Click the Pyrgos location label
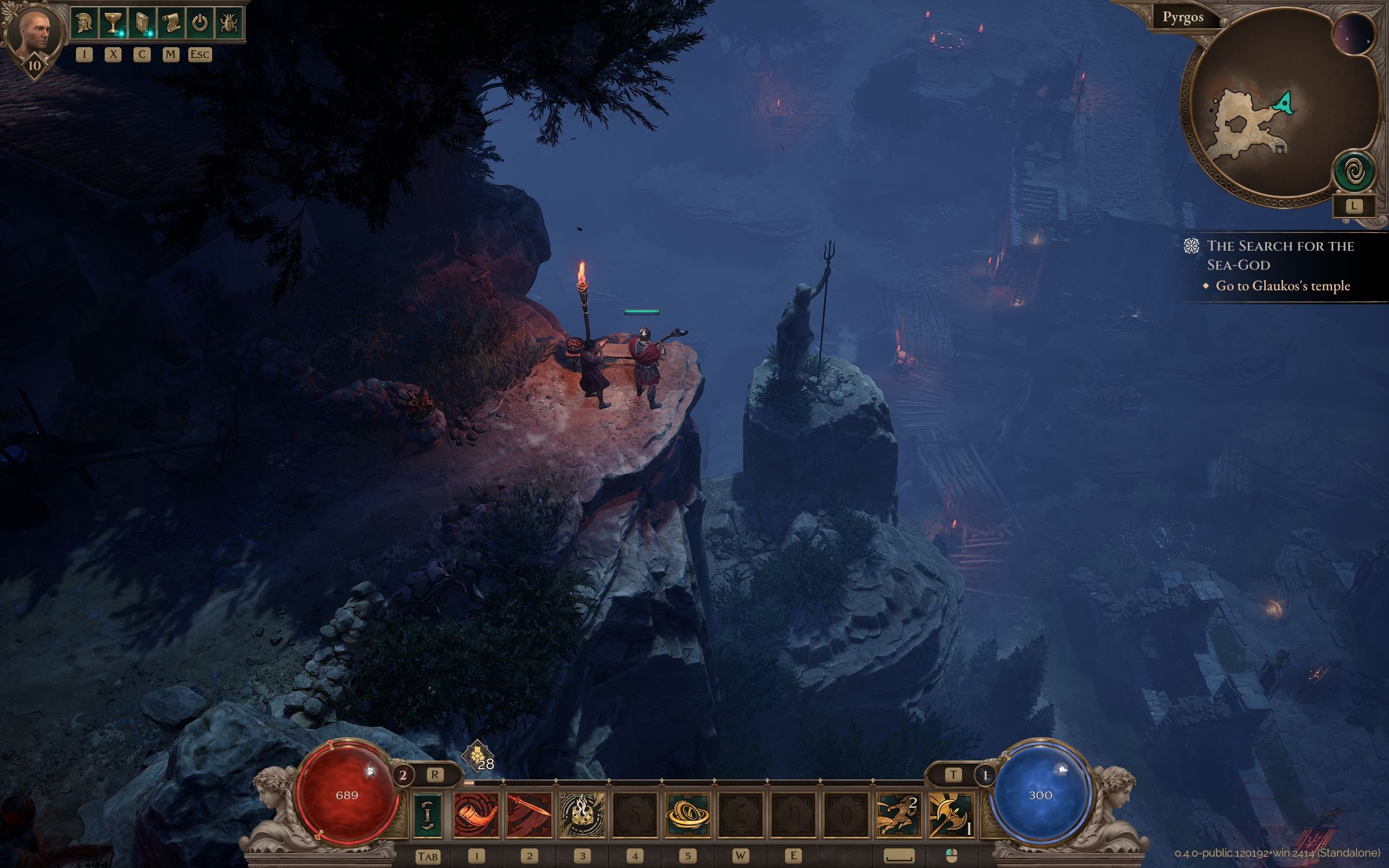This screenshot has height=868, width=1389. click(1182, 17)
